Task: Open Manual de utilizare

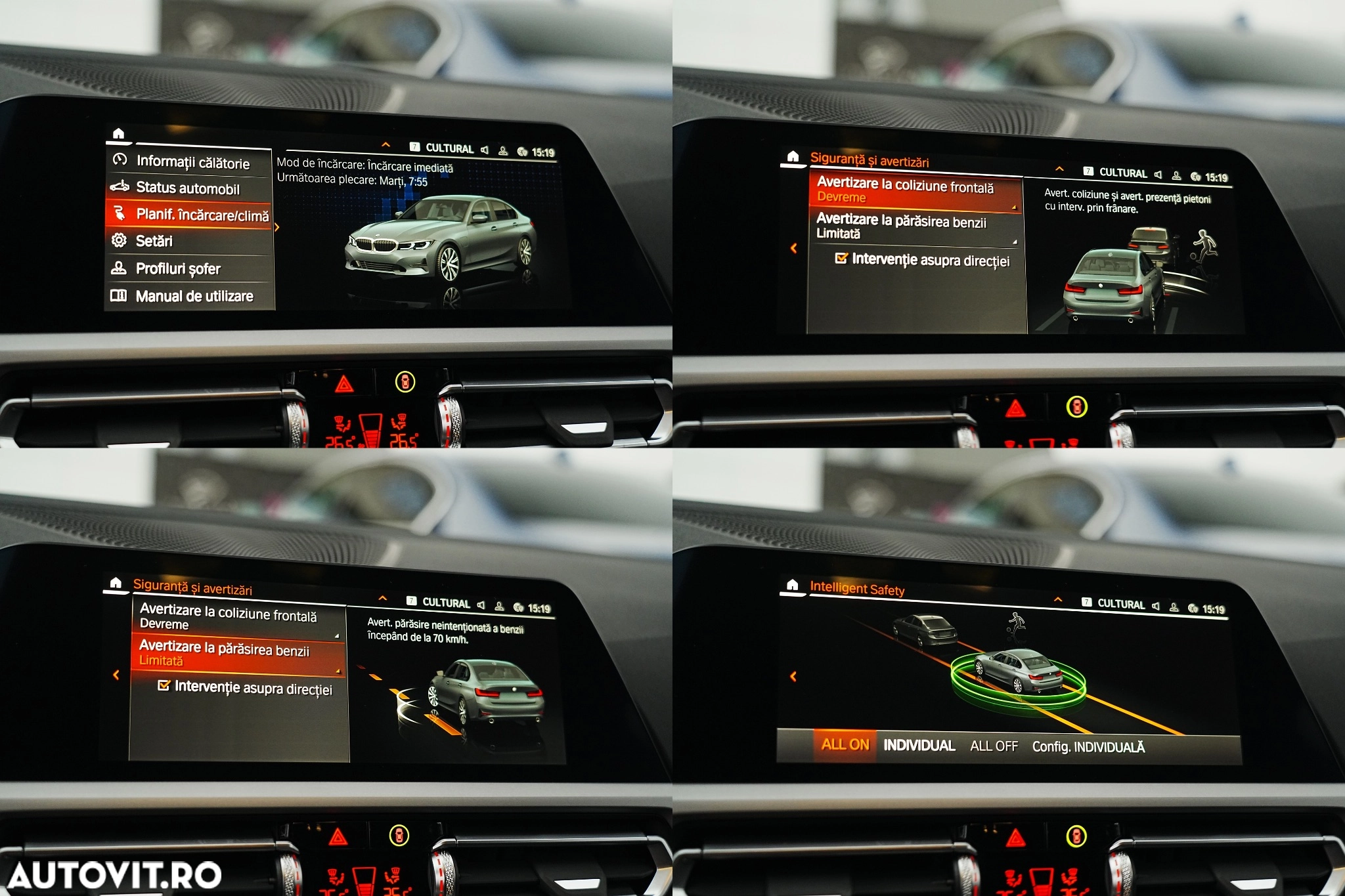Action: point(194,296)
